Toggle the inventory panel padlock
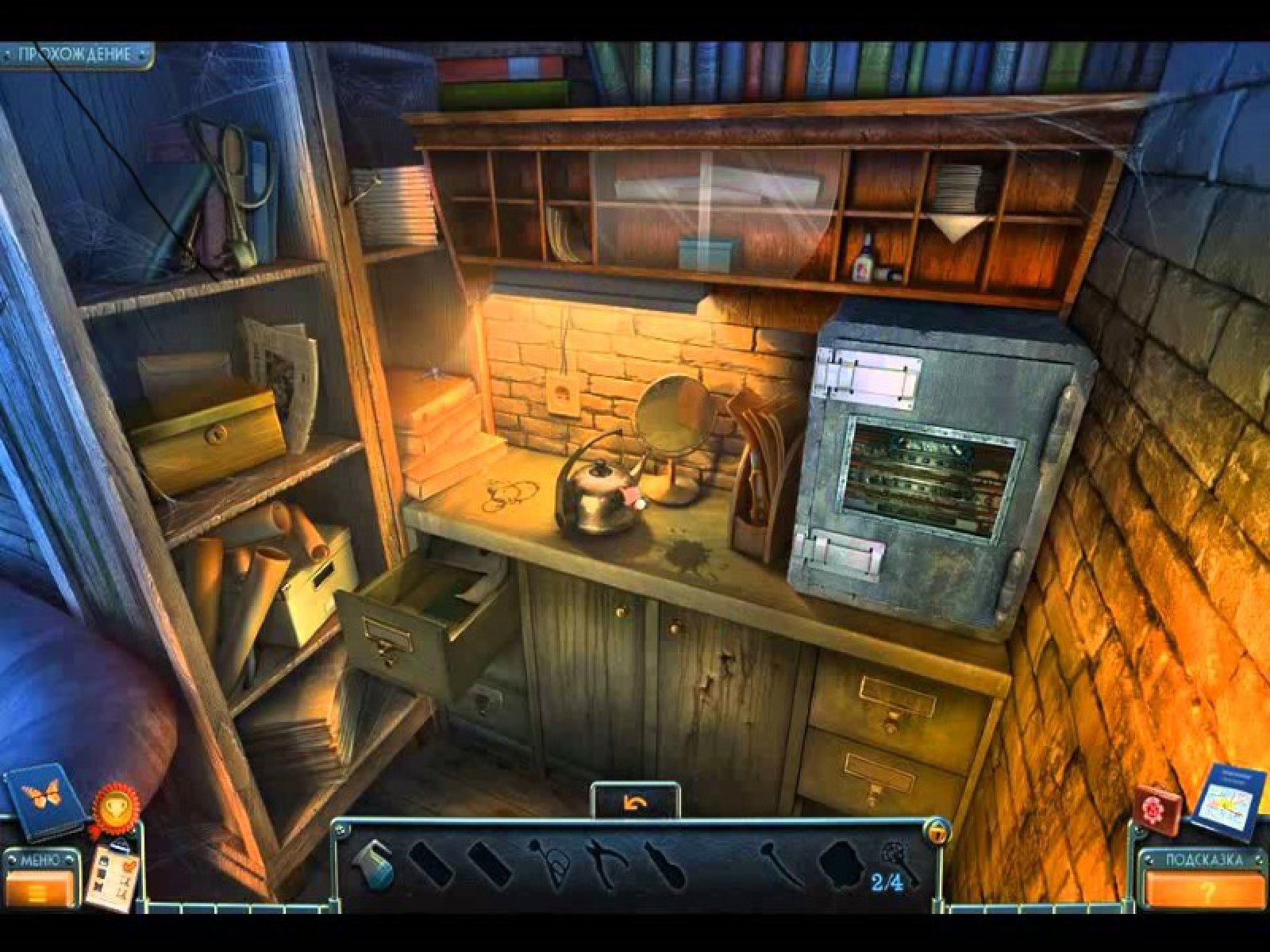 [x=937, y=831]
